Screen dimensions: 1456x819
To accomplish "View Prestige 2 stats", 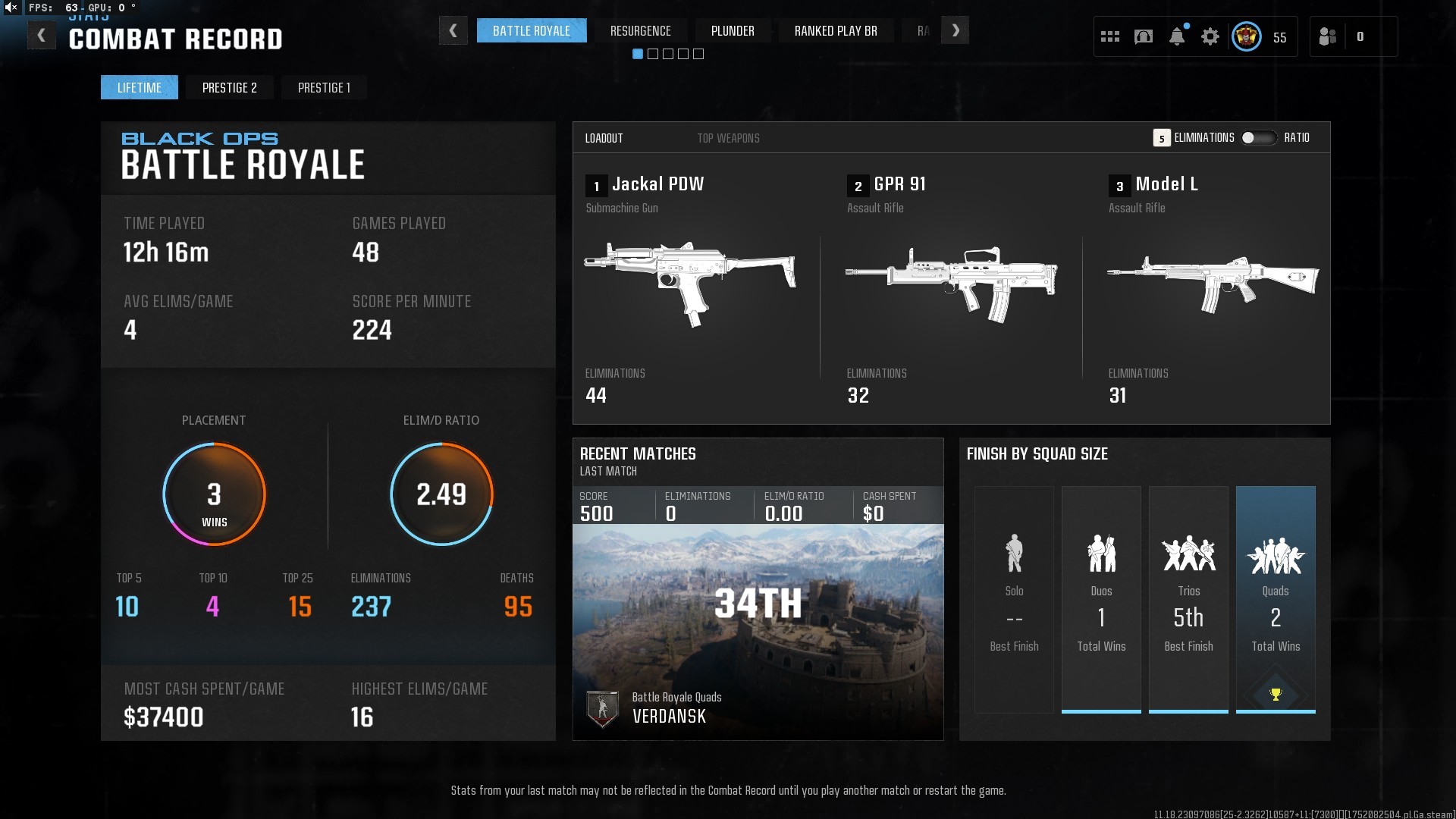I will (229, 88).
